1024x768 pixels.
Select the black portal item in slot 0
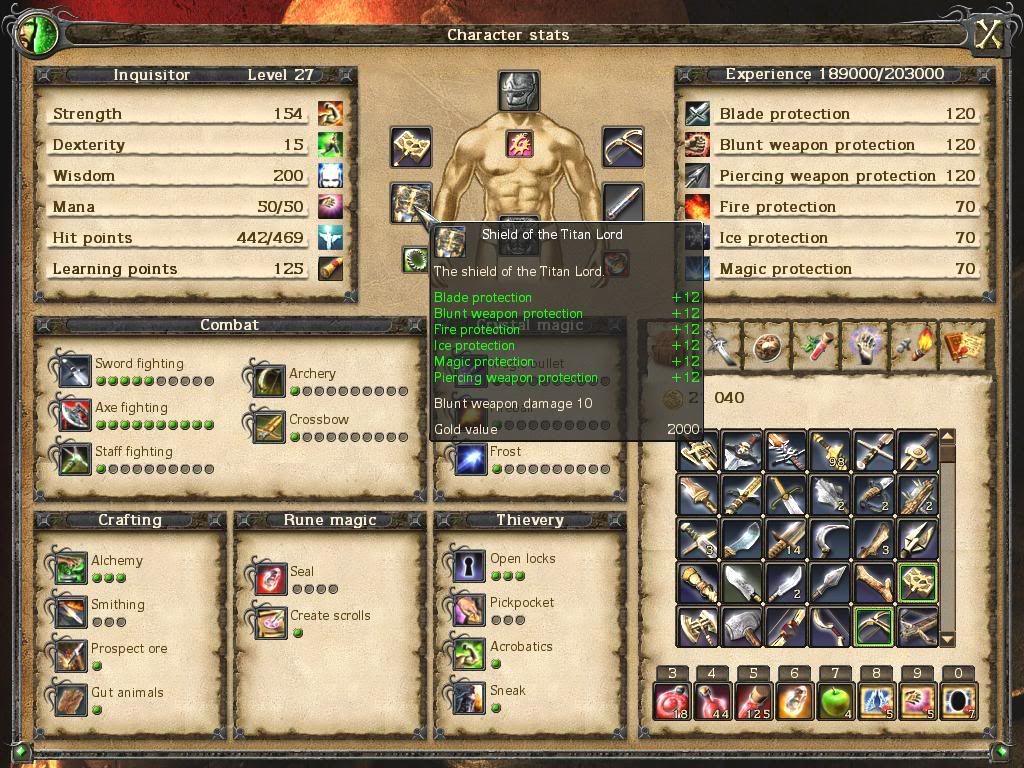pos(958,702)
